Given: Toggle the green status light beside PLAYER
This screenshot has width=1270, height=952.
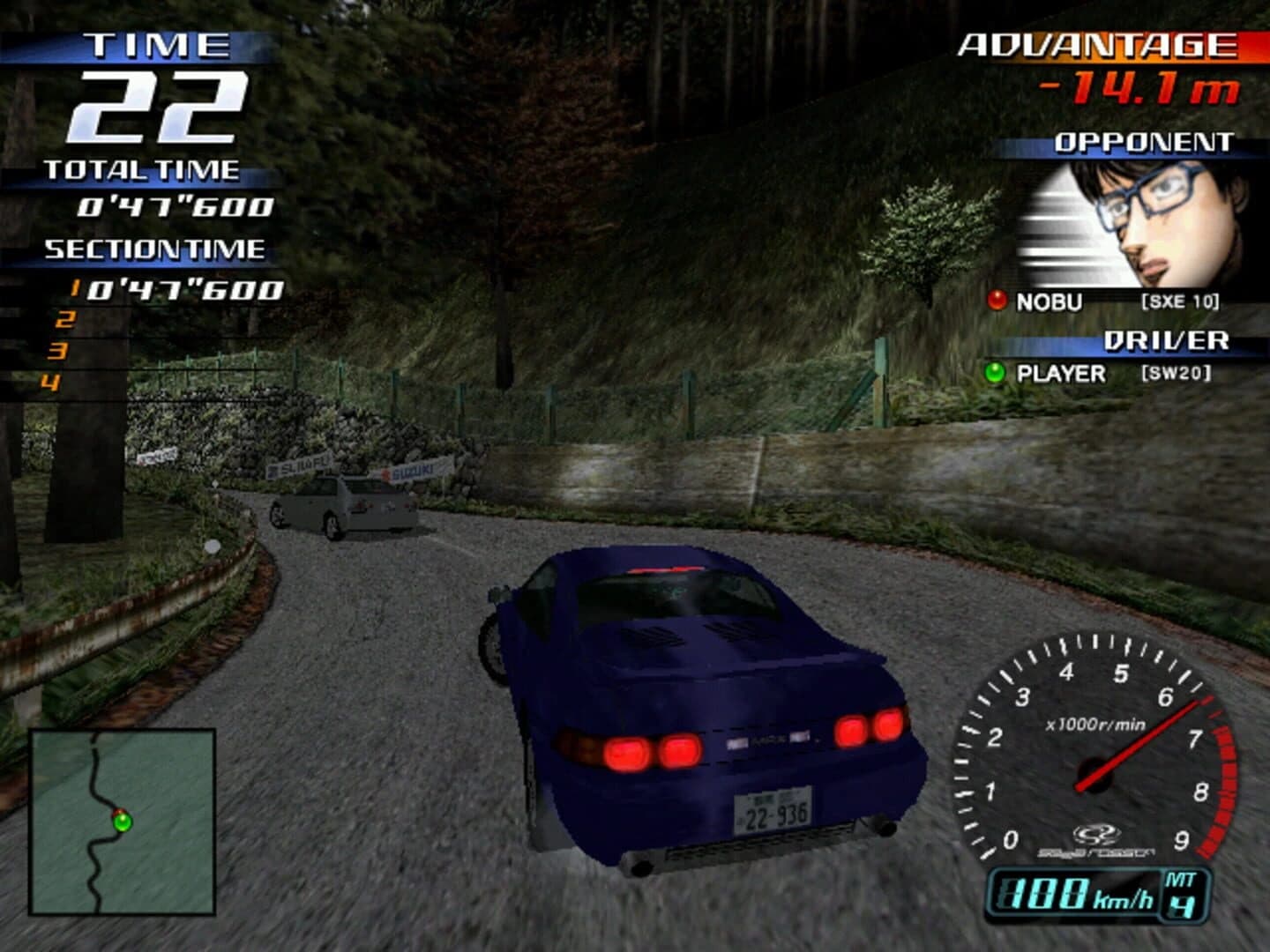Looking at the screenshot, I should [x=997, y=372].
